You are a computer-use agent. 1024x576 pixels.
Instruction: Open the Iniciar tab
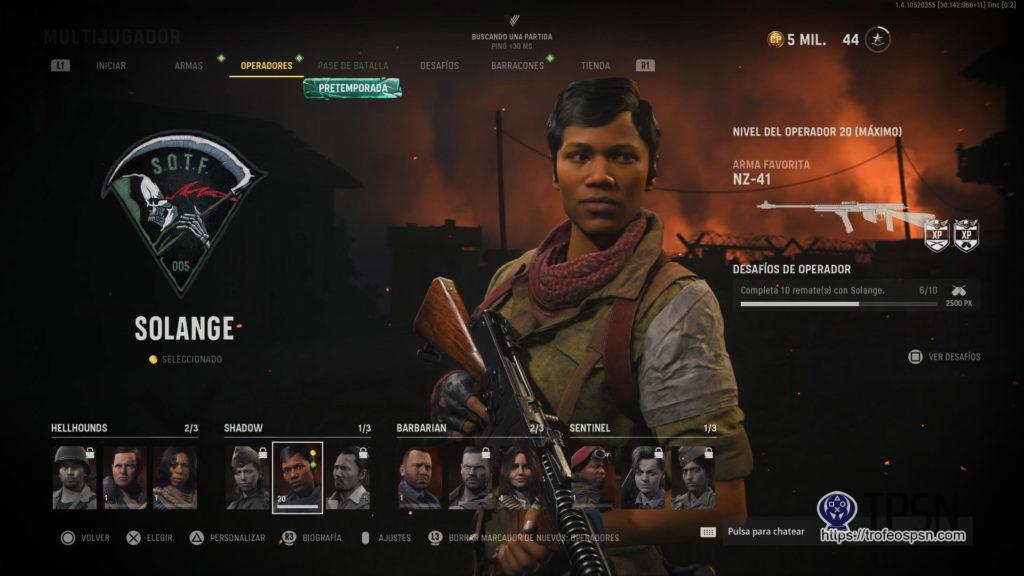click(111, 66)
